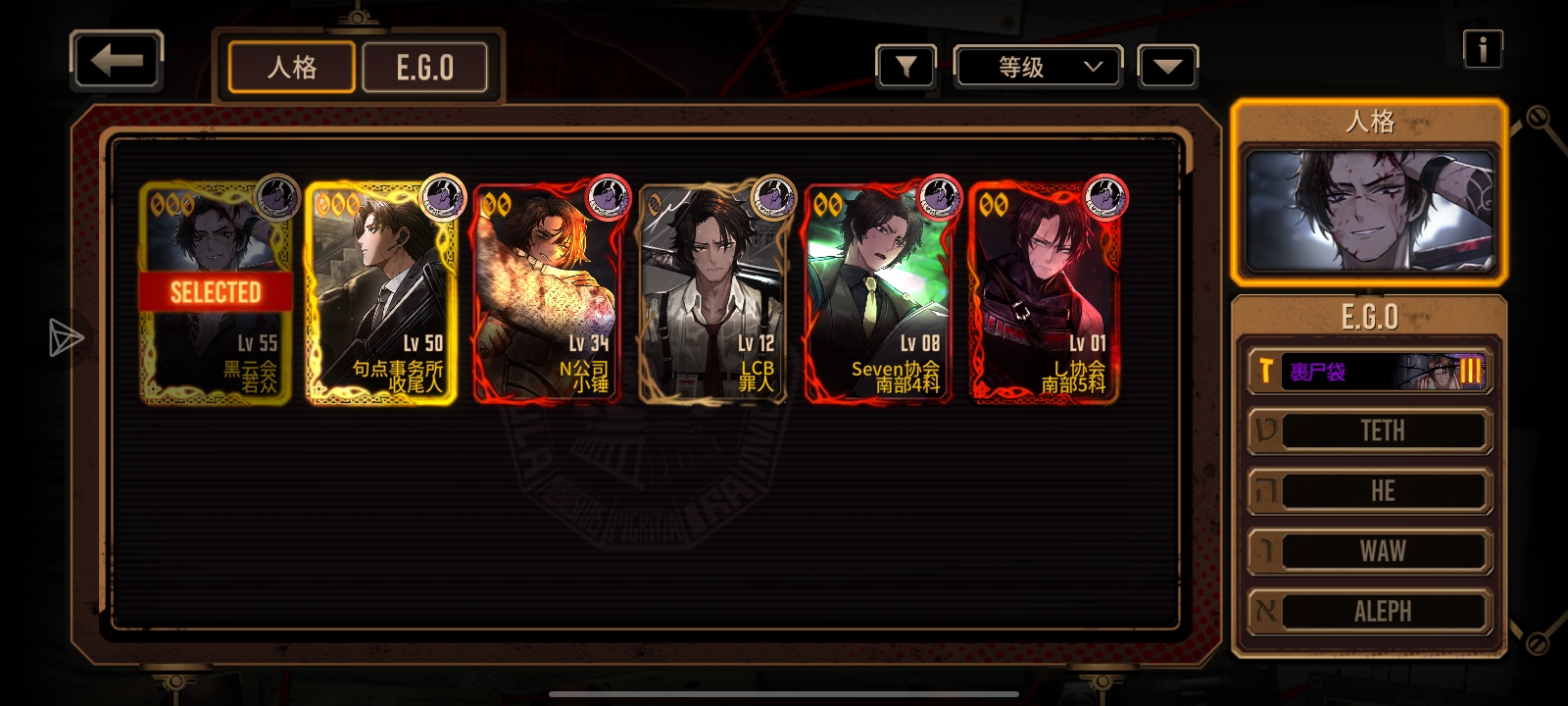The height and width of the screenshot is (706, 1568).
Task: Go back with the arrow button
Action: click(117, 61)
